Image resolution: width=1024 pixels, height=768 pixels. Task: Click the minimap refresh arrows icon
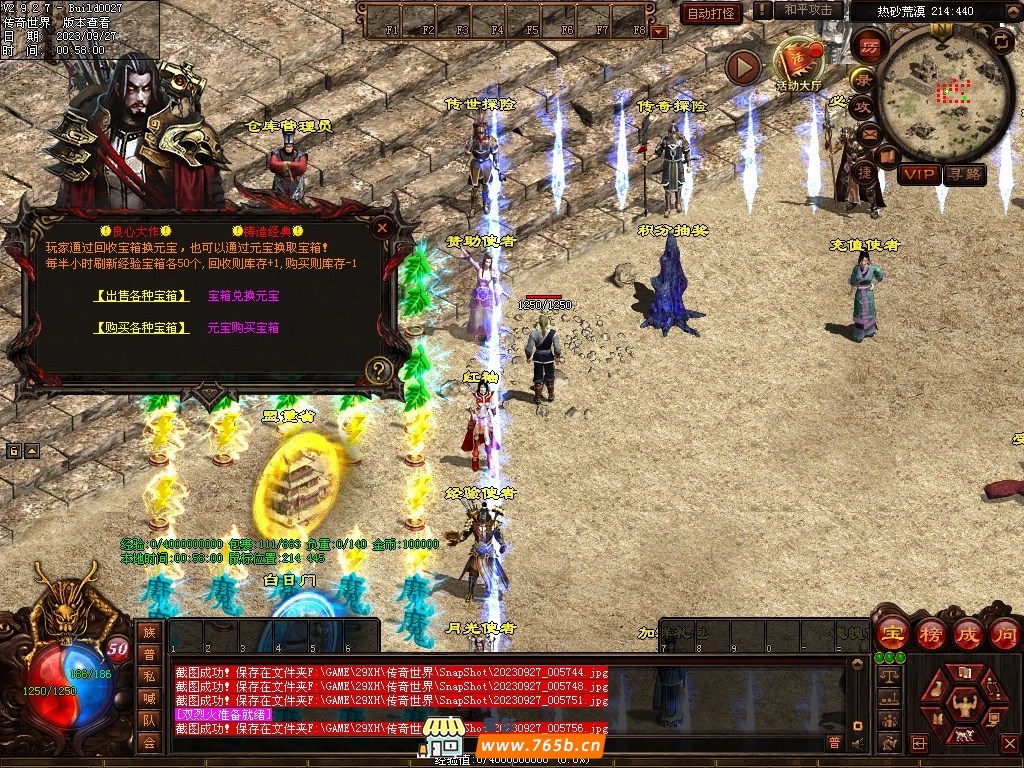click(x=1001, y=39)
